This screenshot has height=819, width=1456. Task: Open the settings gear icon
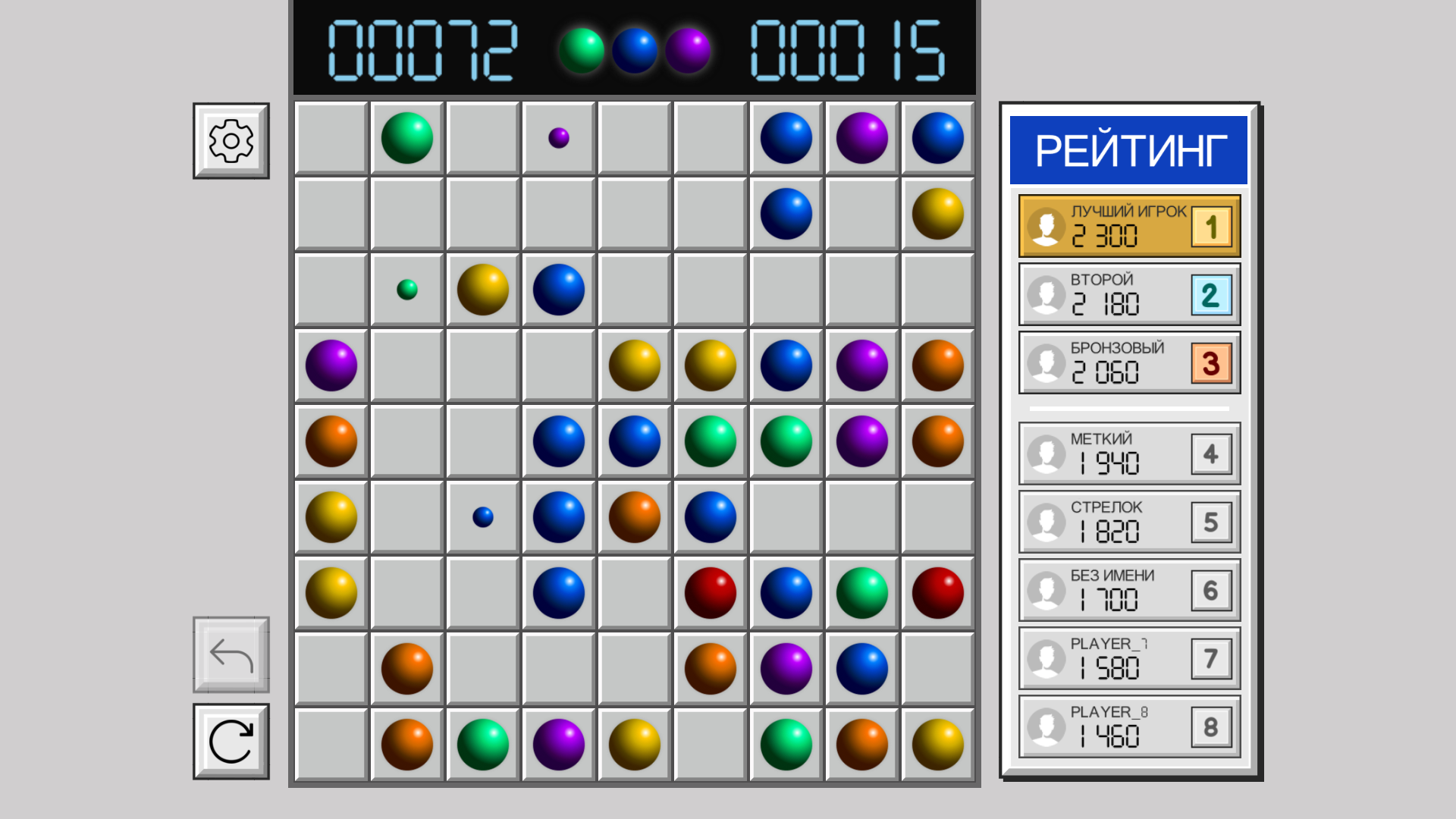click(x=230, y=140)
